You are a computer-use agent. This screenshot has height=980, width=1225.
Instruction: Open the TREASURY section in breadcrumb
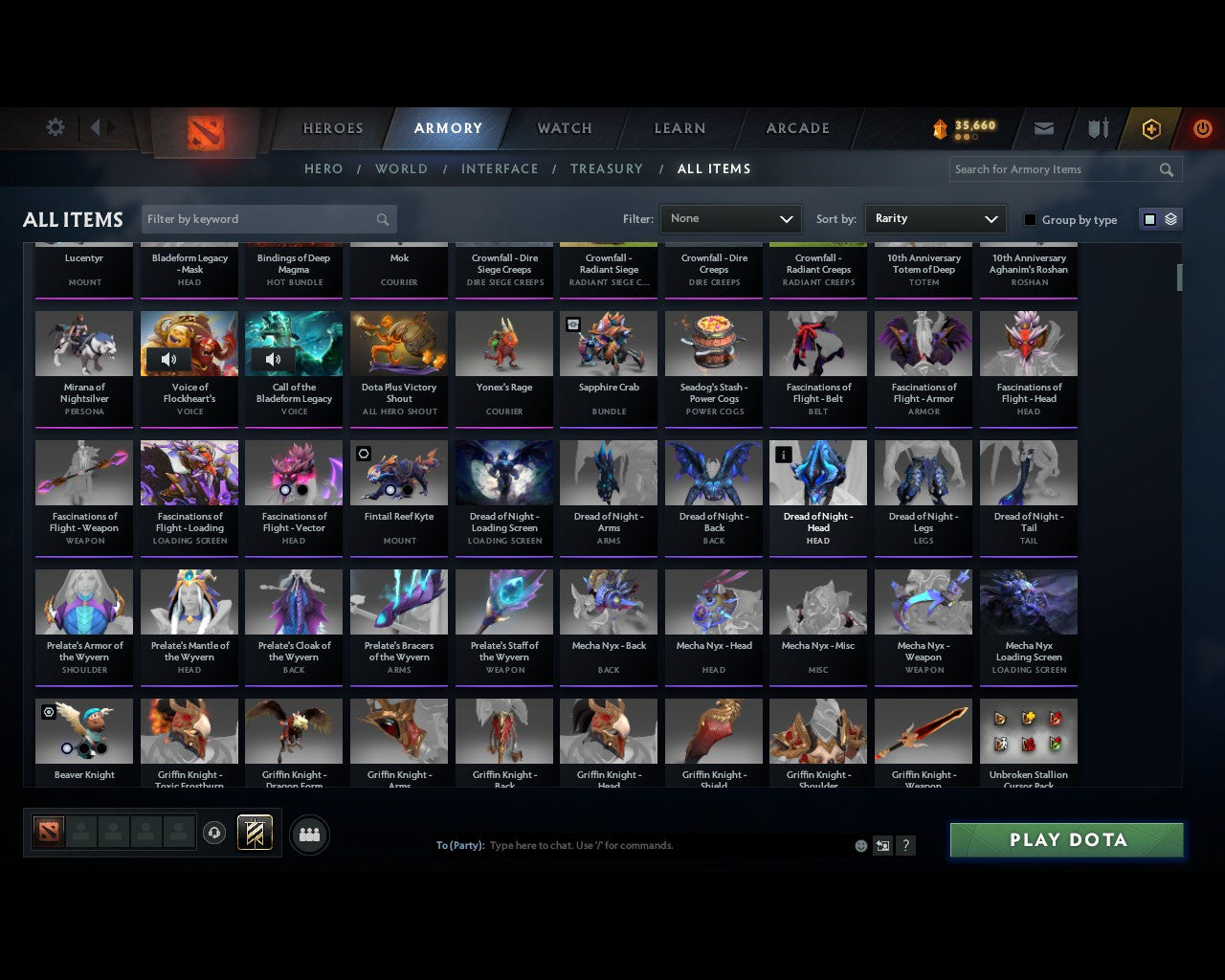[x=606, y=168]
